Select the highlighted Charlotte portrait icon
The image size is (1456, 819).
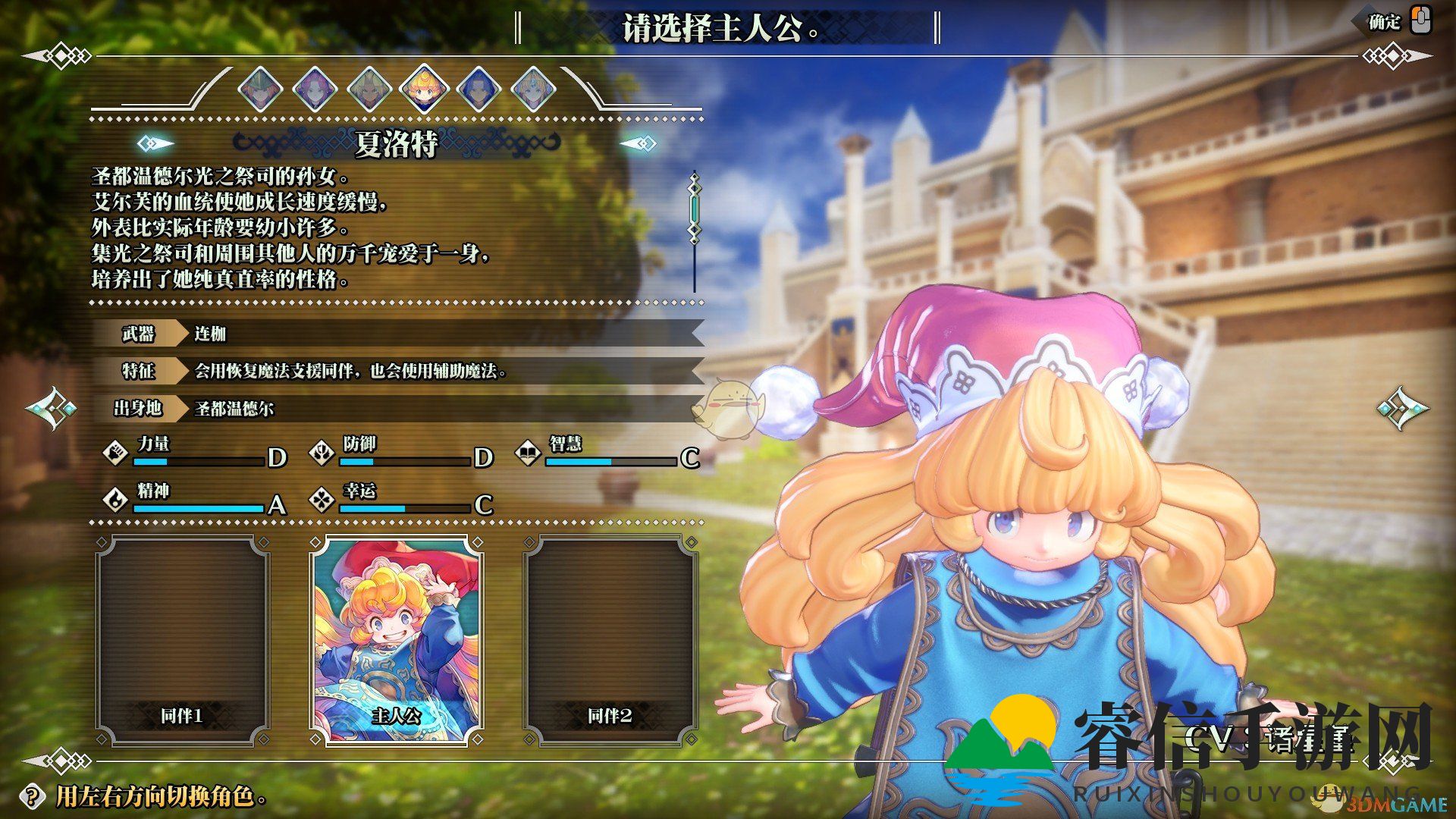[424, 89]
